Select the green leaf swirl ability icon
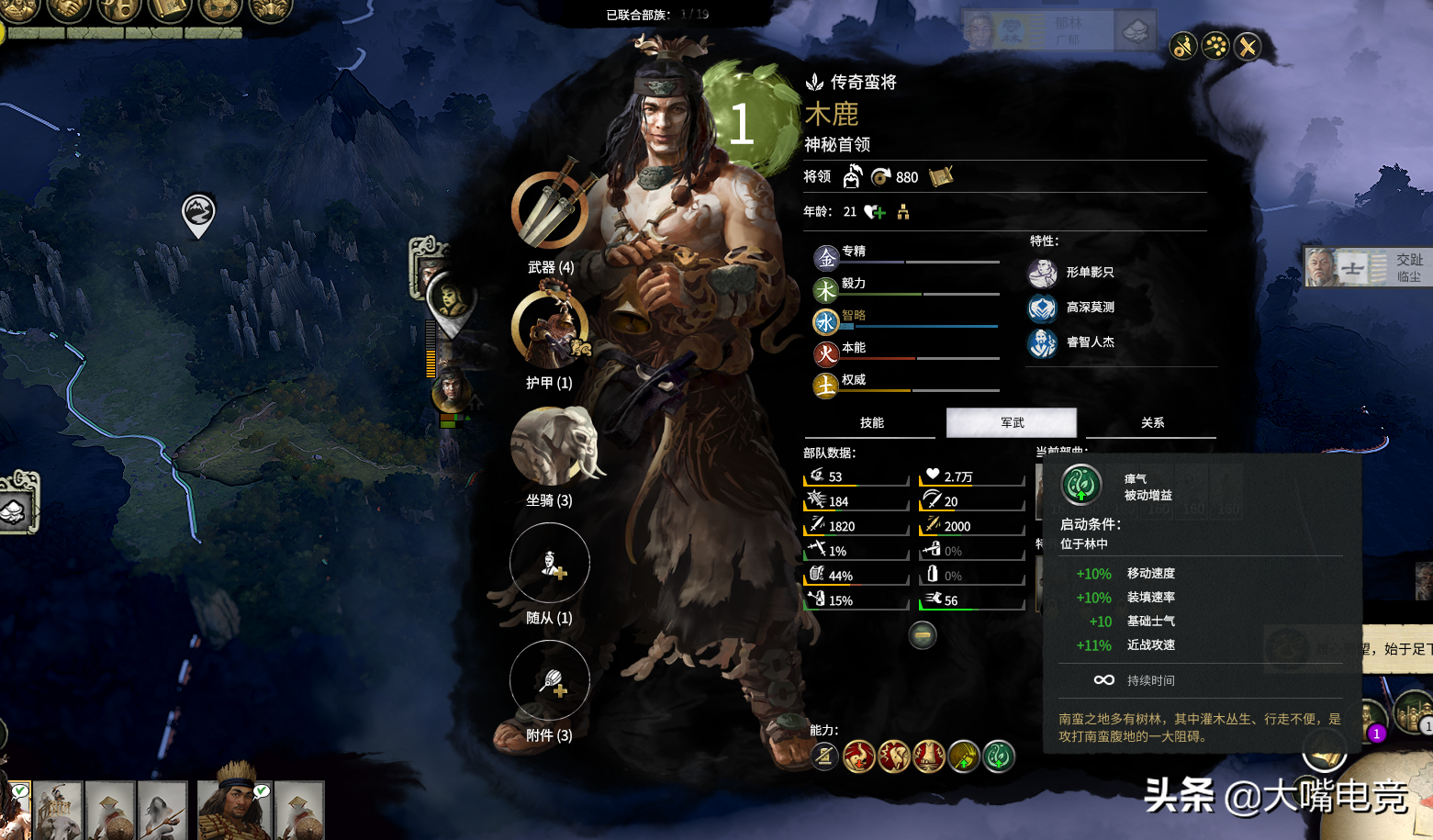 click(999, 756)
